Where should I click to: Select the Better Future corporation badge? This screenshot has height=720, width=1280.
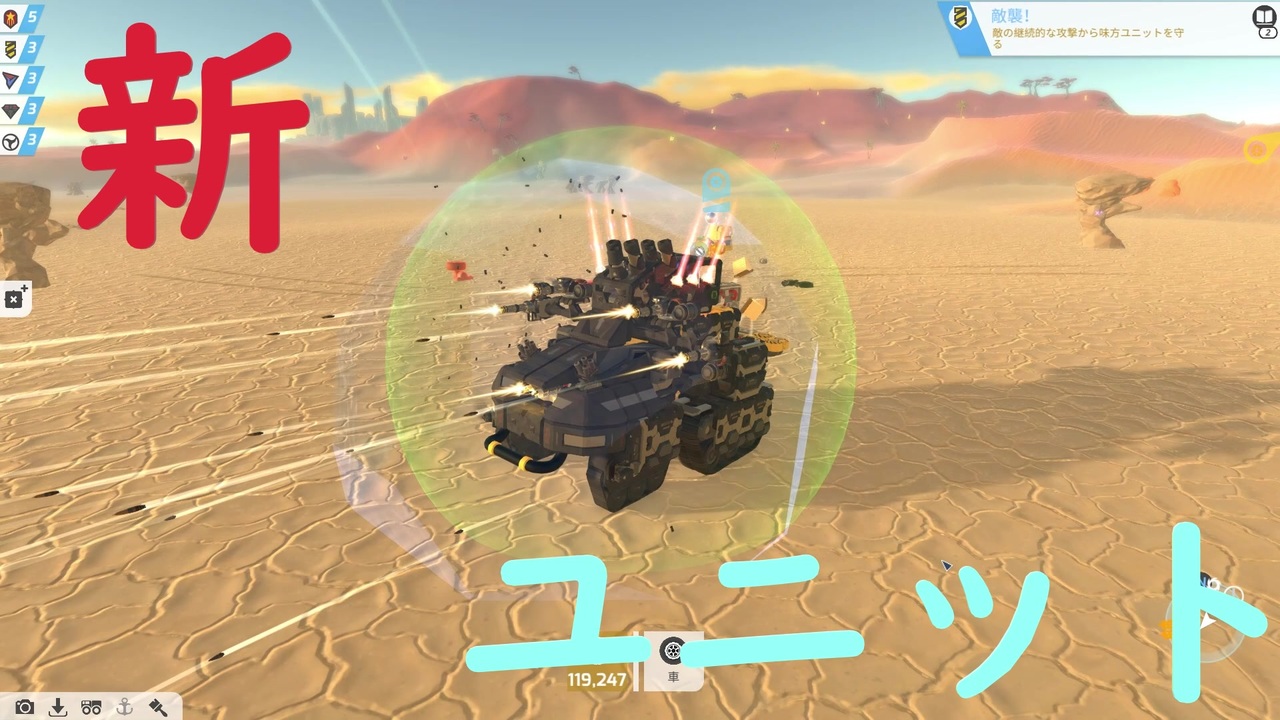(9, 141)
